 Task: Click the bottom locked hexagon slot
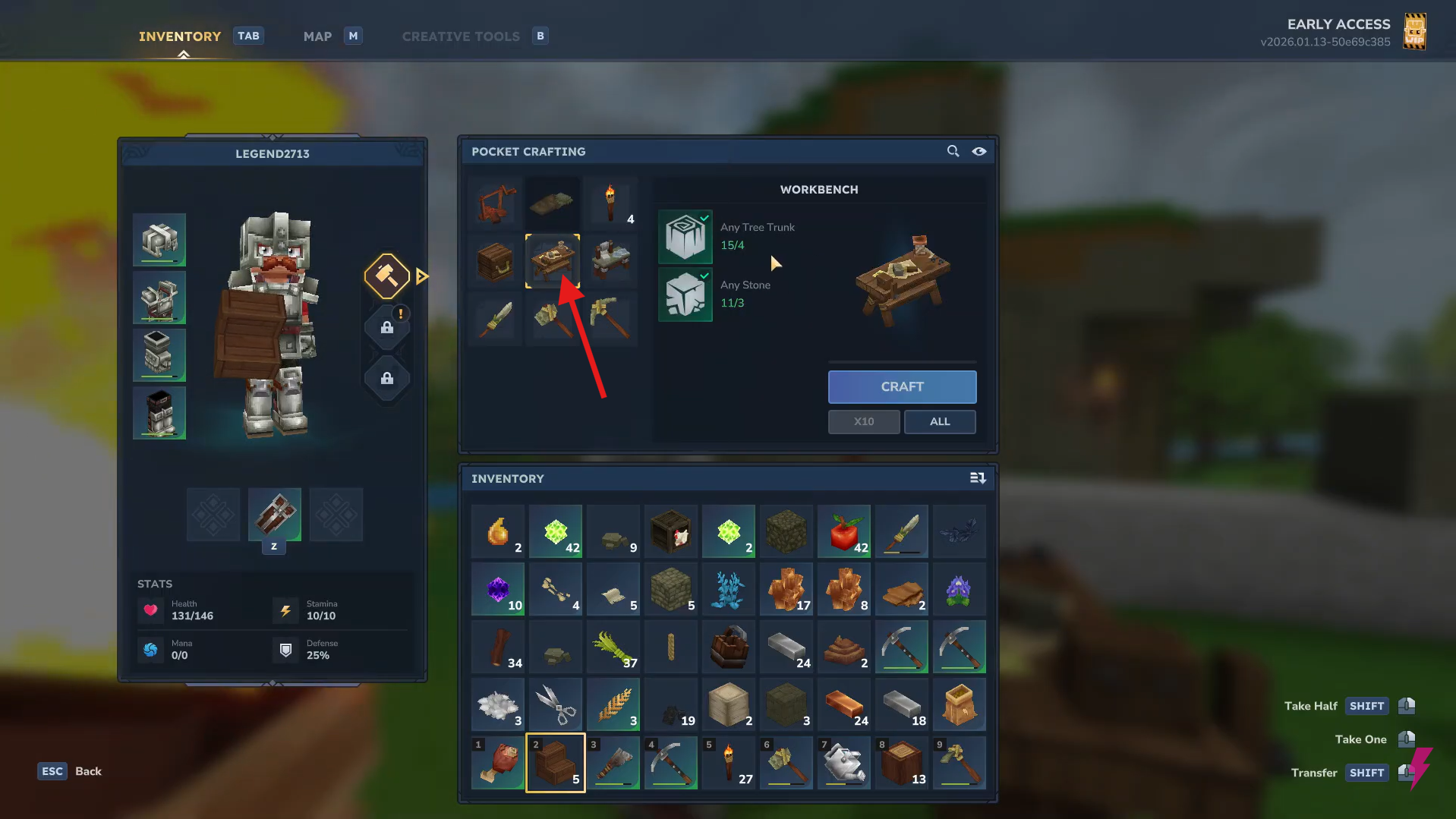386,379
